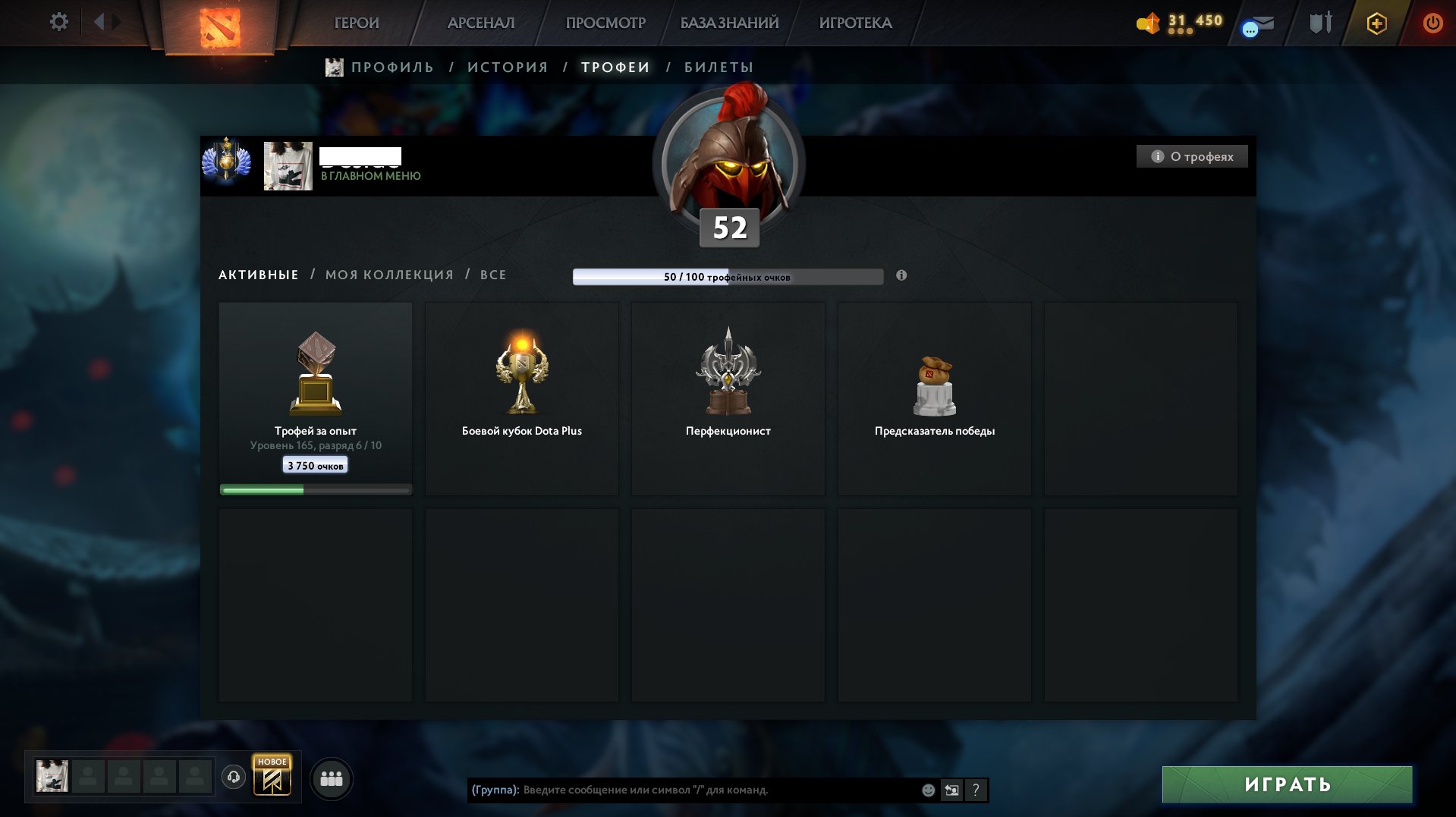Screen dimensions: 1456x817
Task: Open the ГЕРОИ menu
Action: click(x=357, y=23)
